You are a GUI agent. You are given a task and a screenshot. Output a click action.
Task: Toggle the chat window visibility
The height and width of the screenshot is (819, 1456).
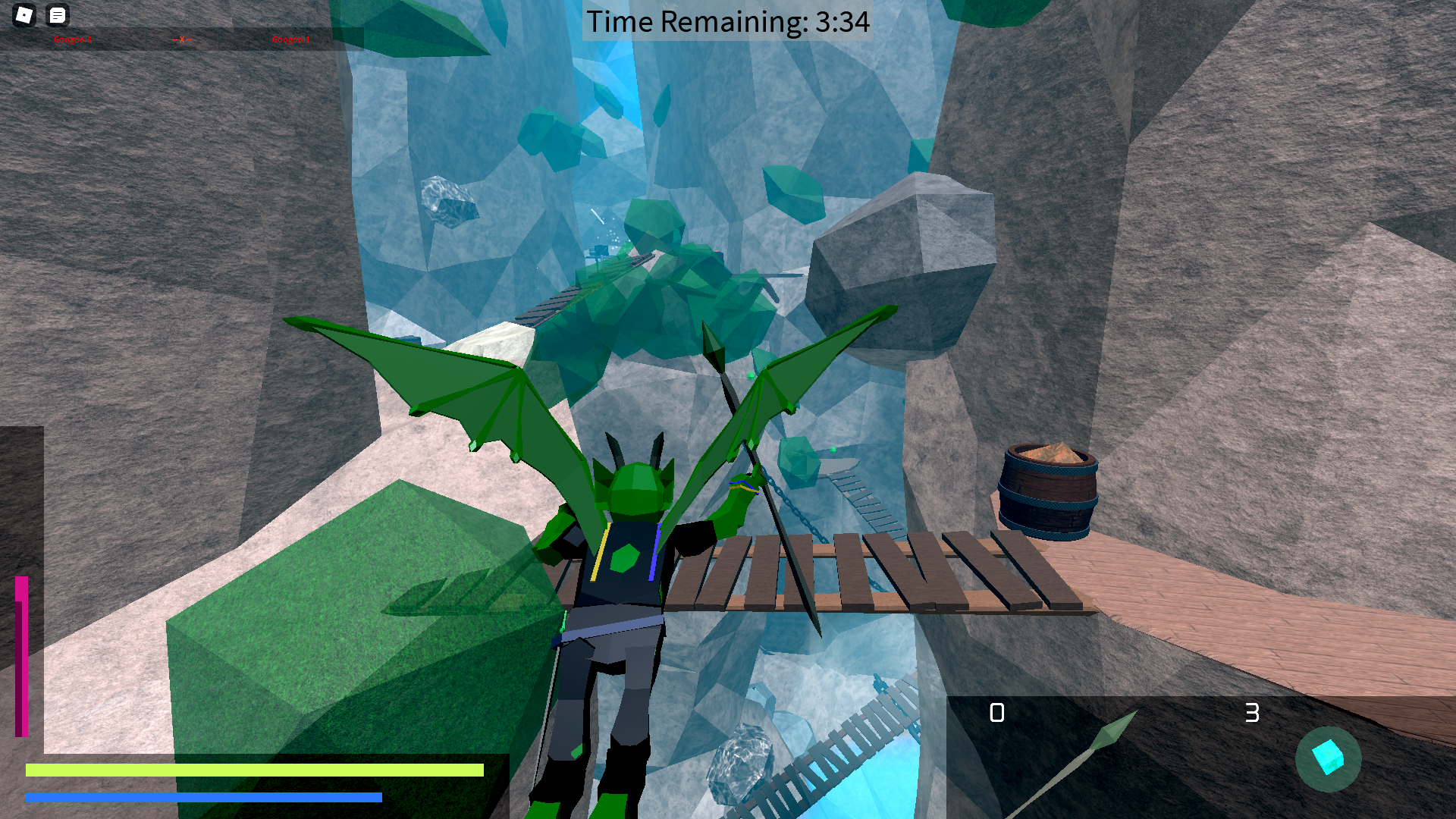pos(58,15)
